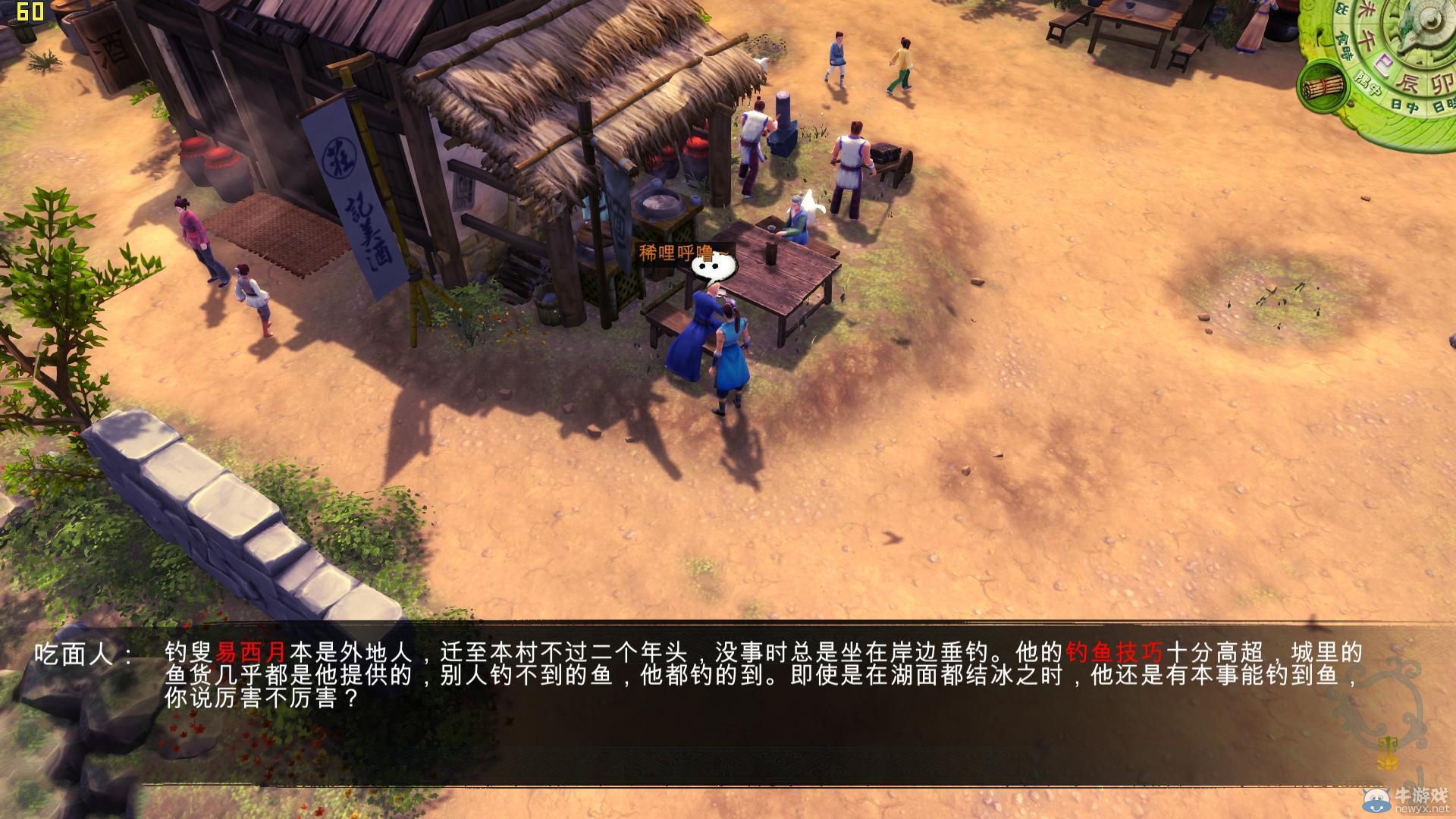Click the green FPS counter showing 60
Screen dimensions: 1456x819
coord(29,11)
